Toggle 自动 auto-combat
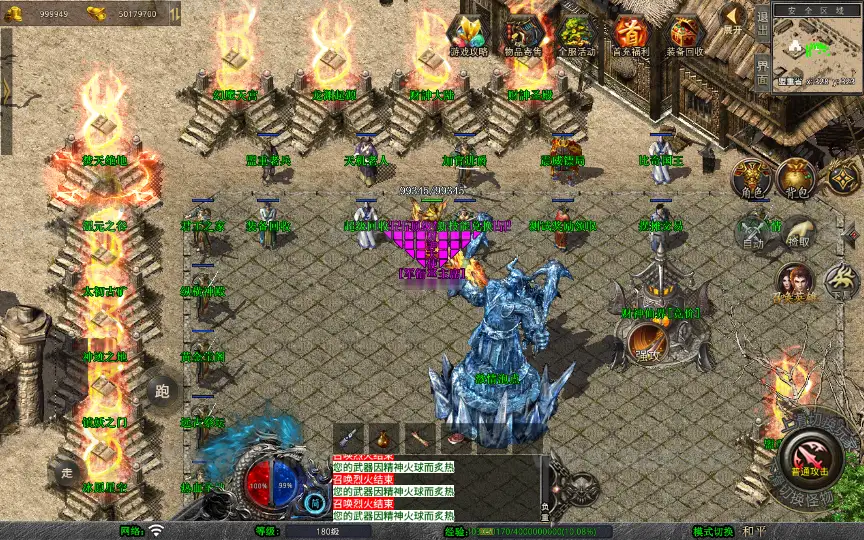The height and width of the screenshot is (540, 864). pos(753,232)
